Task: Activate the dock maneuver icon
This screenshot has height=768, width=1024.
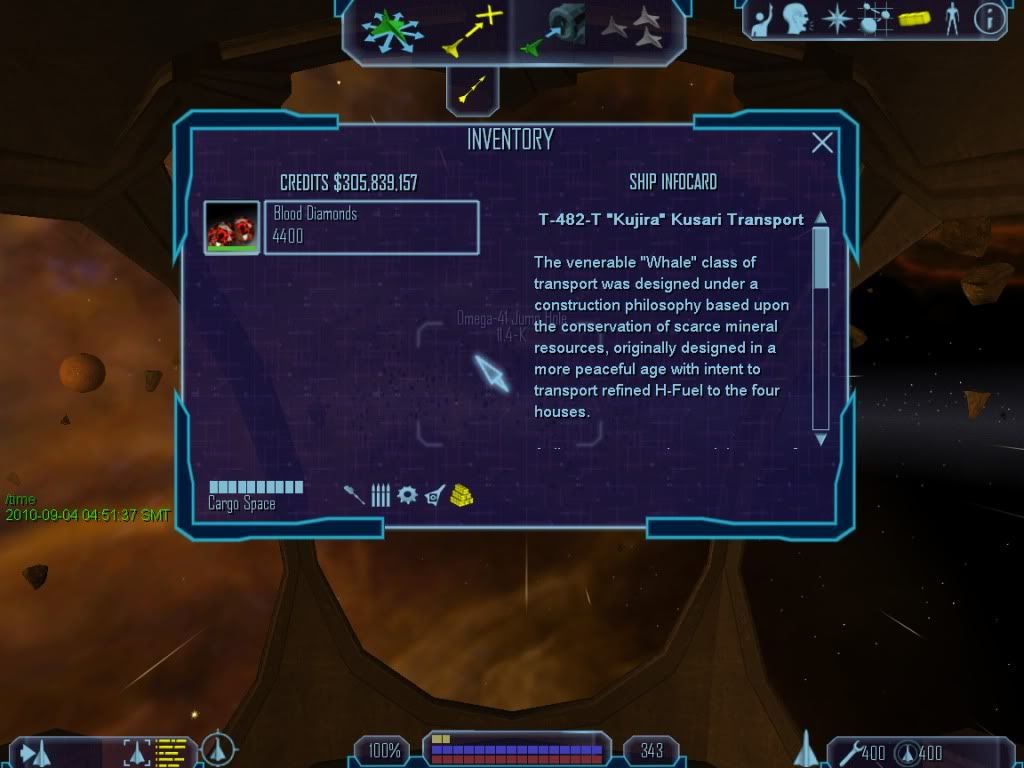Action: 557,29
